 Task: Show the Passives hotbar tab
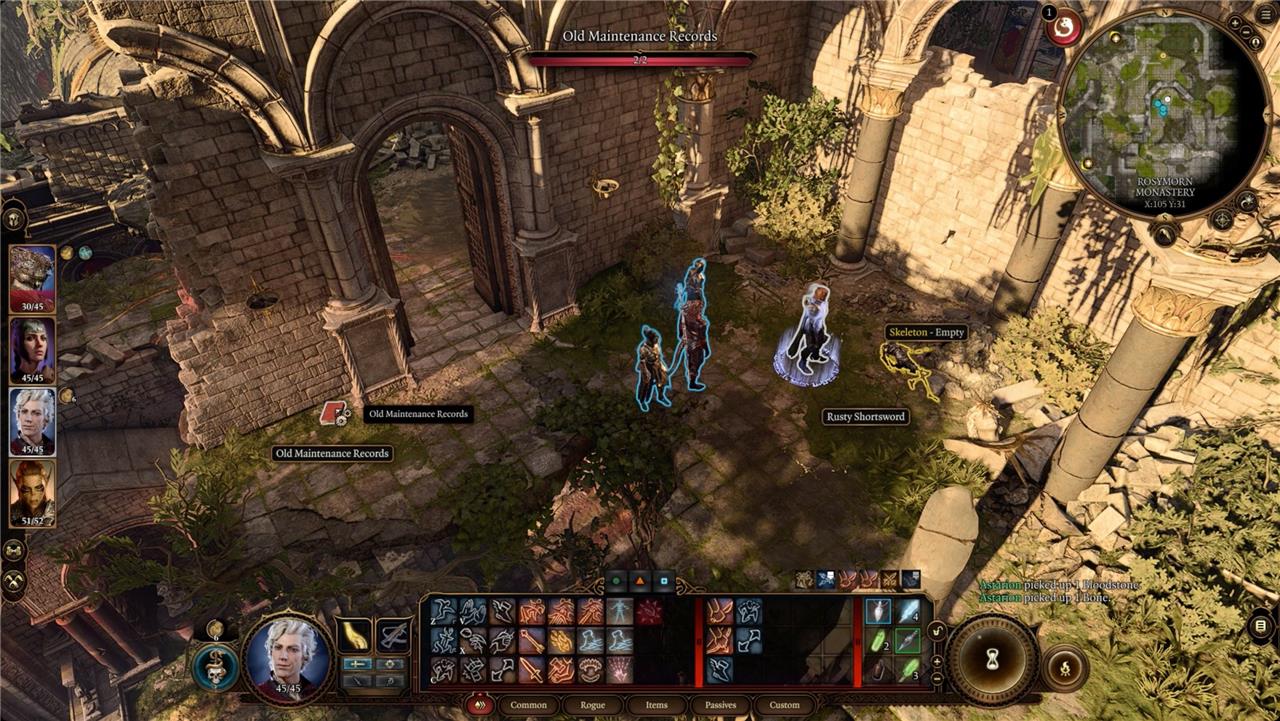click(x=721, y=705)
